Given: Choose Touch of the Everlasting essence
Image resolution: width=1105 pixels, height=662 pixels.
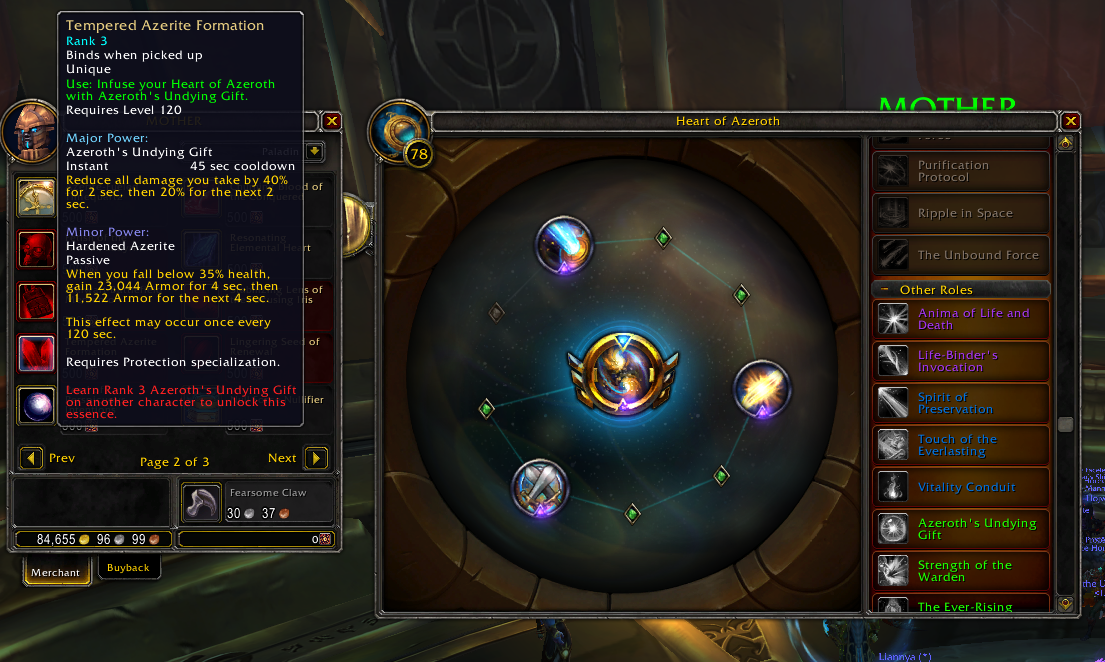Looking at the screenshot, I should click(962, 445).
